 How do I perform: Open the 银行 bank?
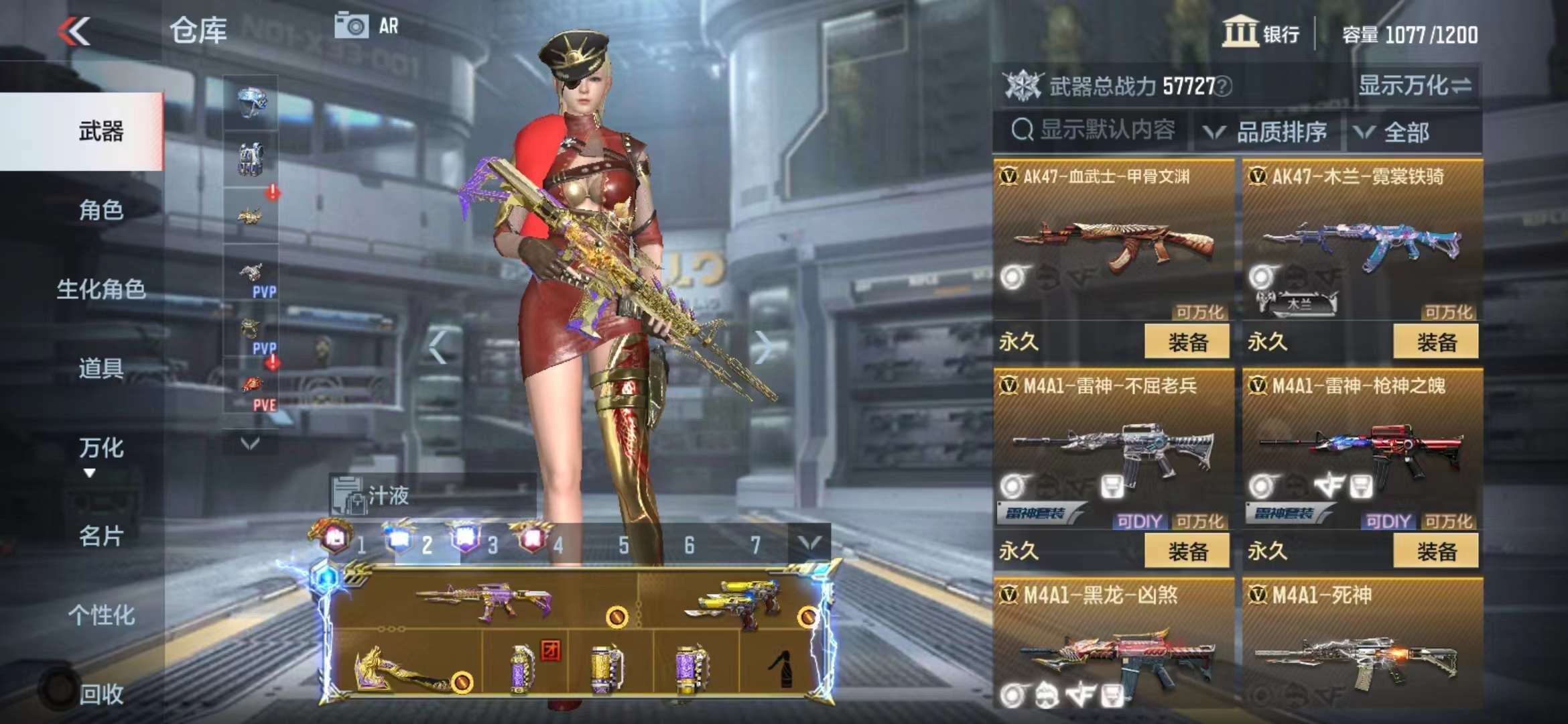click(x=1261, y=34)
